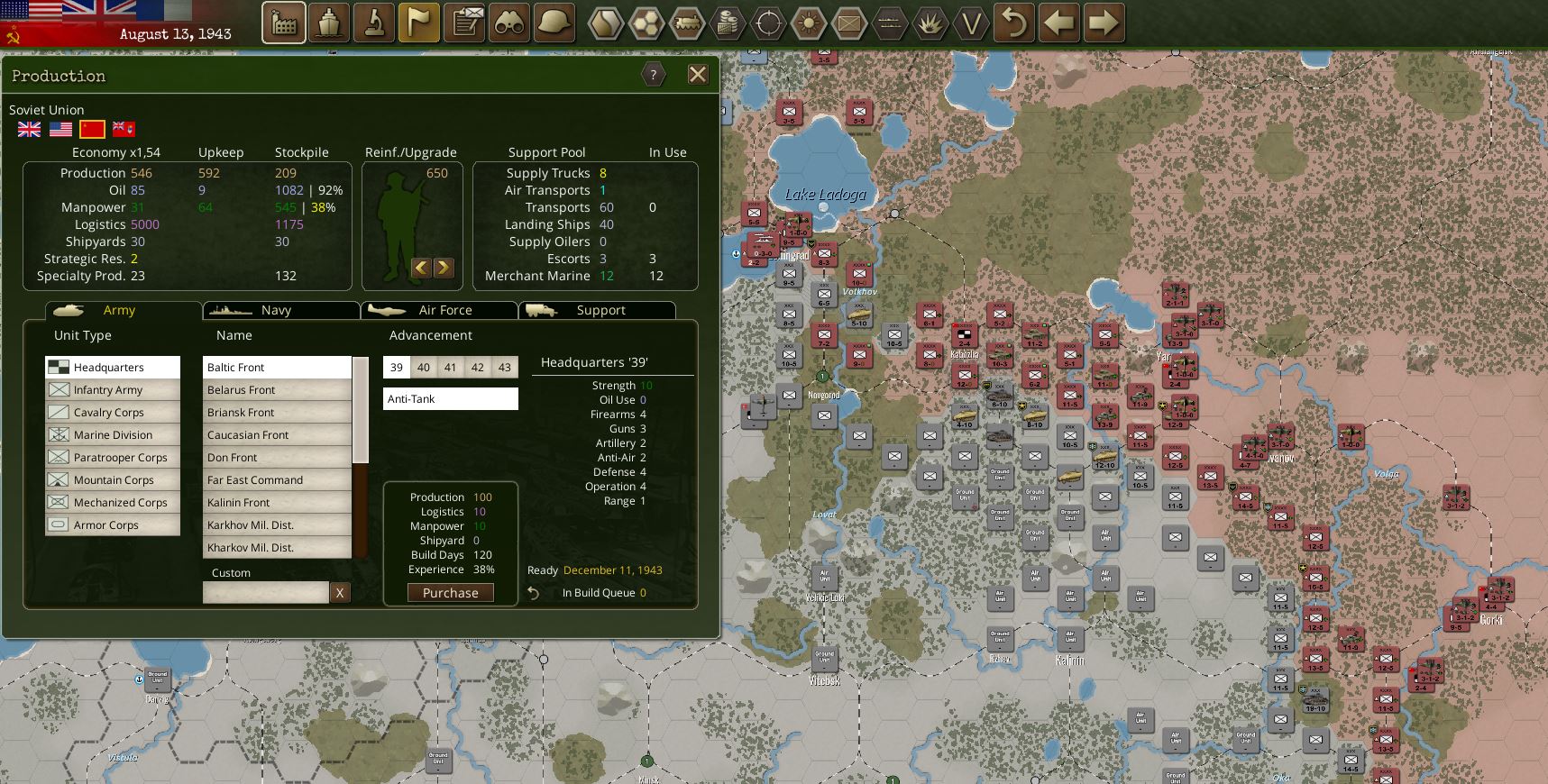Select advancement year 43

point(505,368)
